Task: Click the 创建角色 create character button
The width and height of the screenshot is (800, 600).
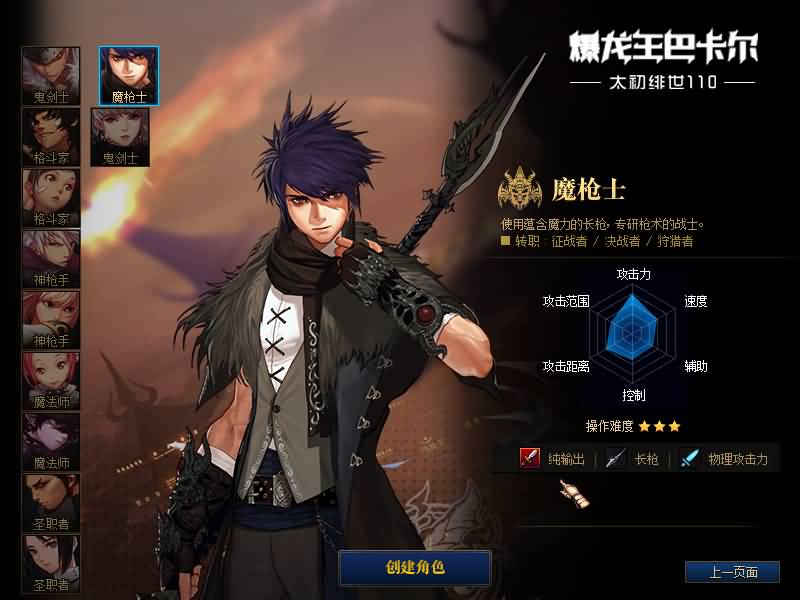Action: [x=415, y=568]
